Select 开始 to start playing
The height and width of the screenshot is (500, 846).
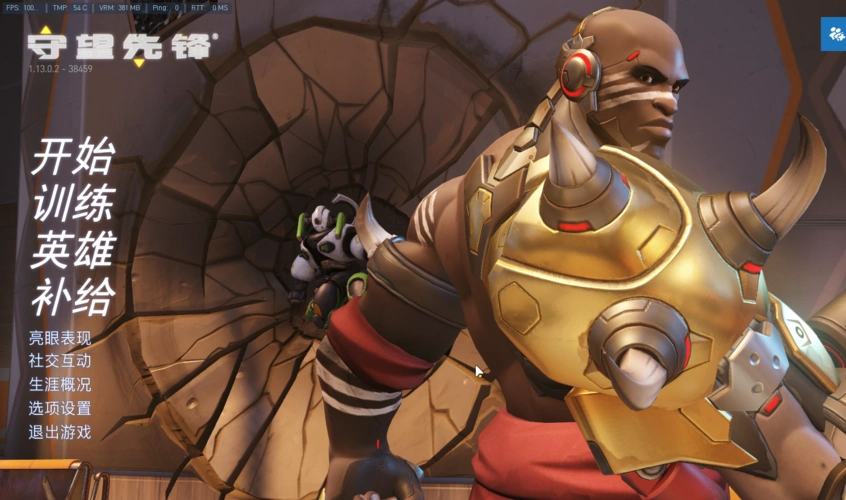(x=72, y=157)
